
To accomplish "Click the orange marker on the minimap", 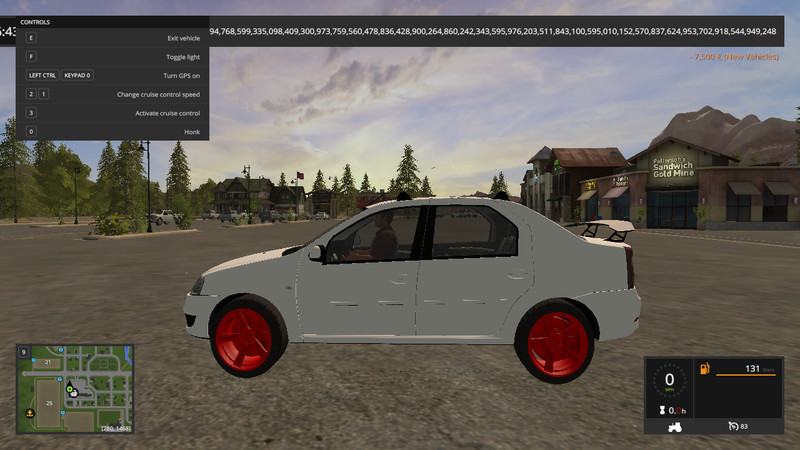I will pos(30,413).
